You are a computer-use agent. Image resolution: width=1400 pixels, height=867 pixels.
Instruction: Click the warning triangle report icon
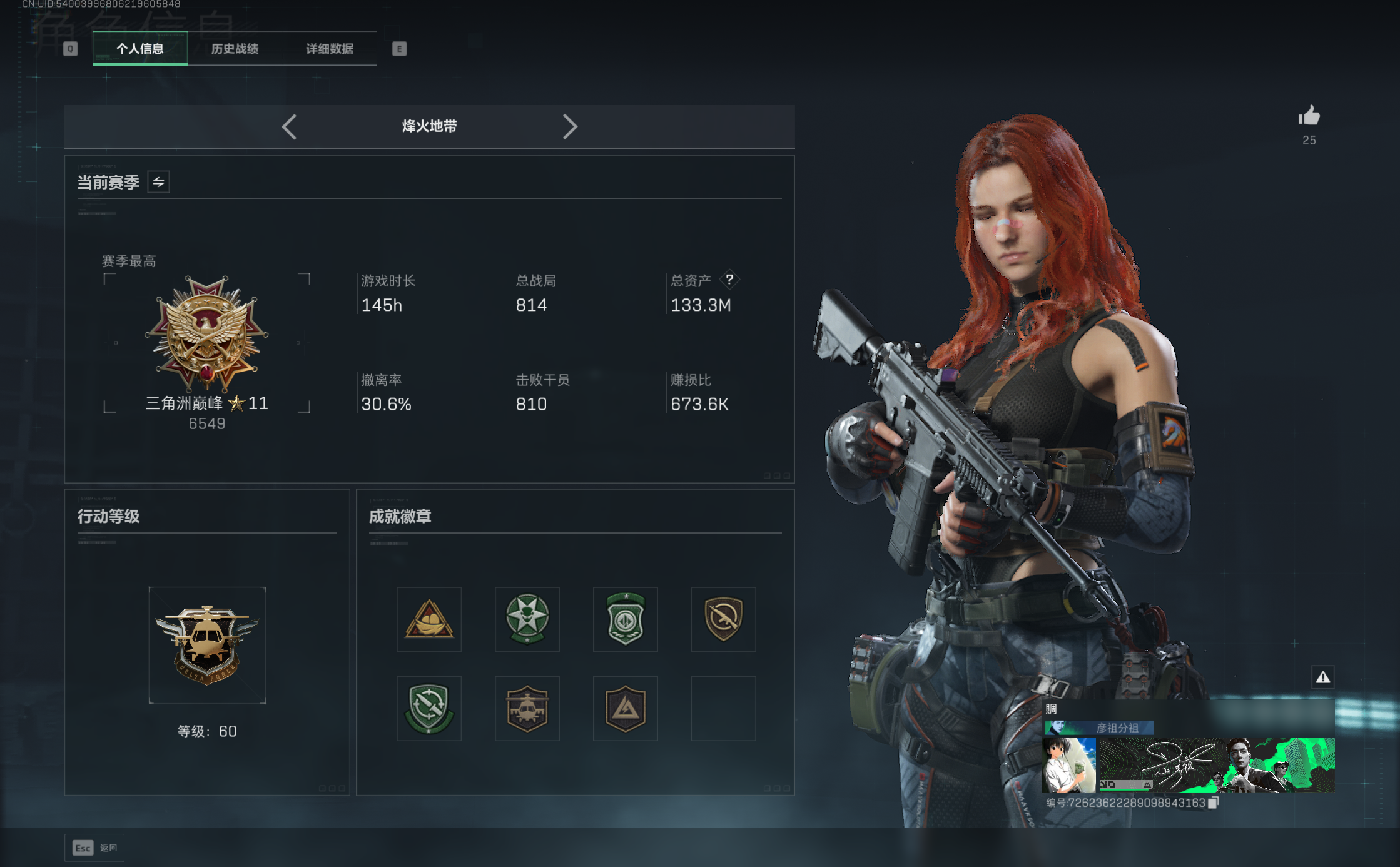click(x=1323, y=677)
